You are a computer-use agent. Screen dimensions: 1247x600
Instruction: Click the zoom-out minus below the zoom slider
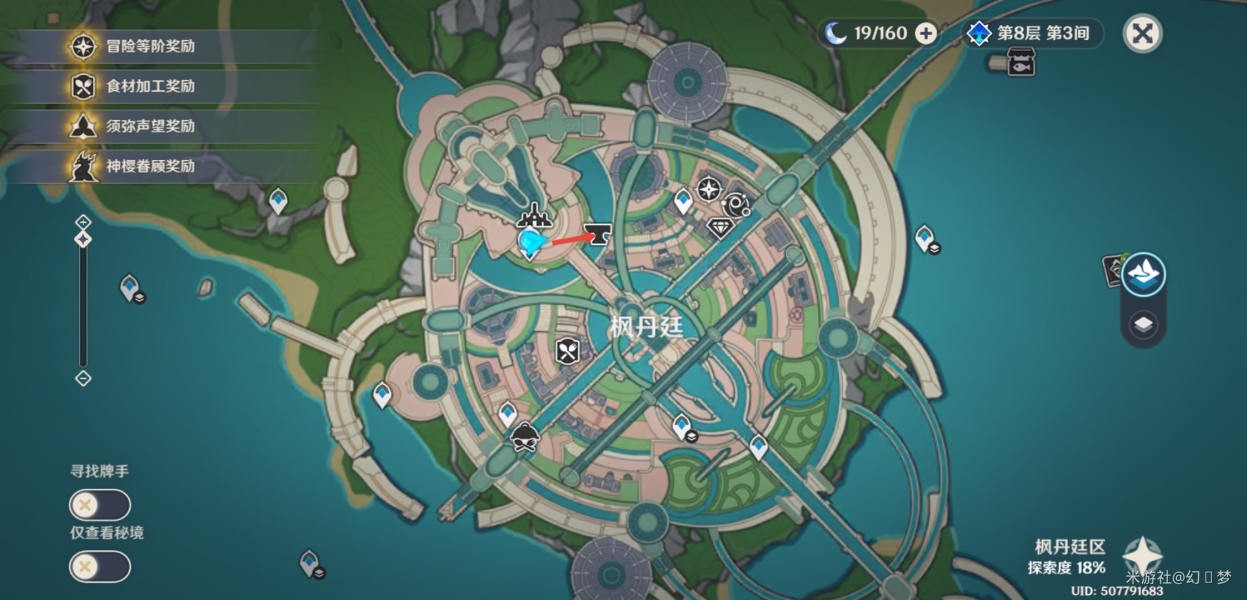click(x=83, y=378)
